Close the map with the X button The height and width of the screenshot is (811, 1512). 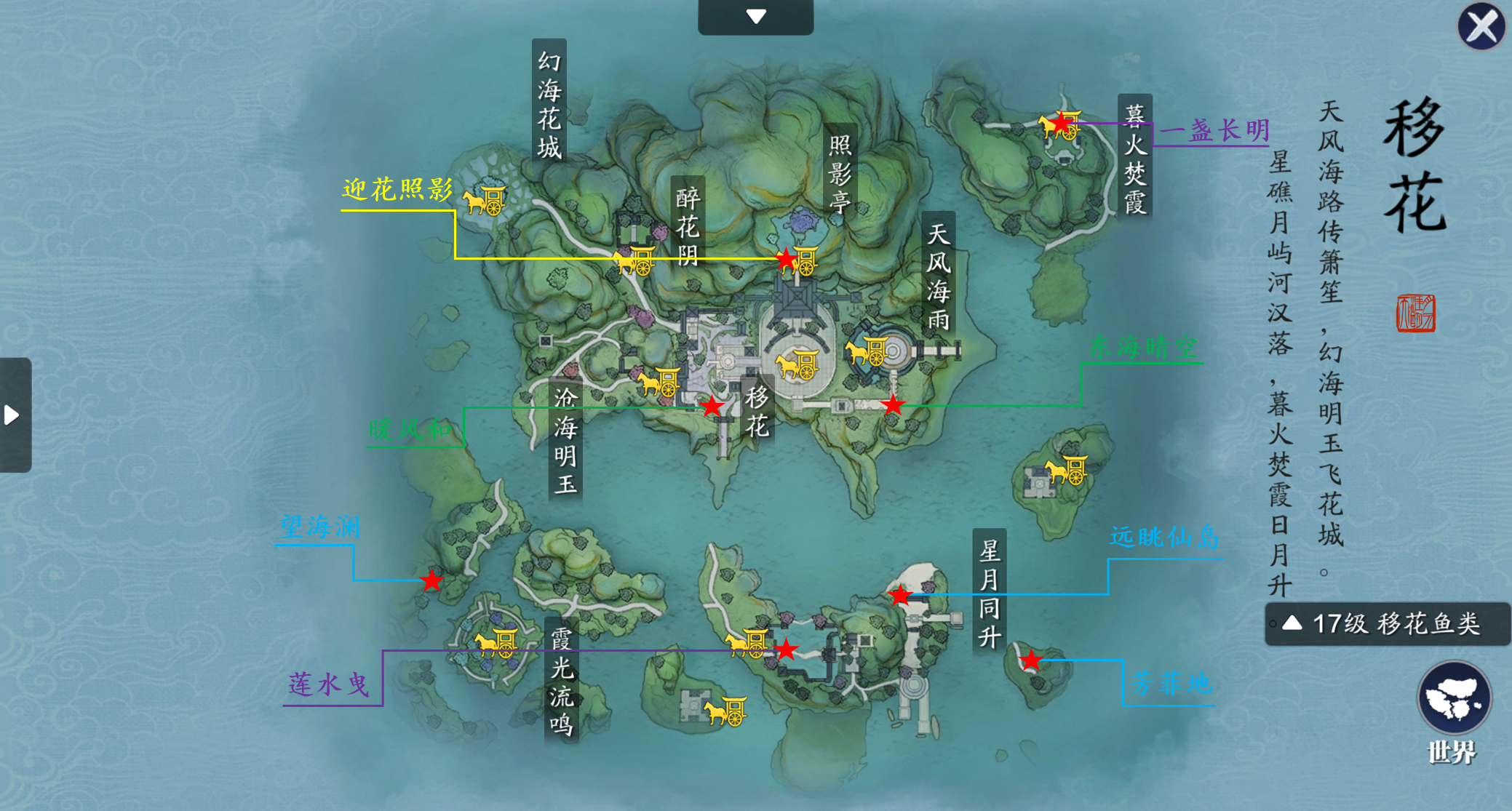point(1481,27)
